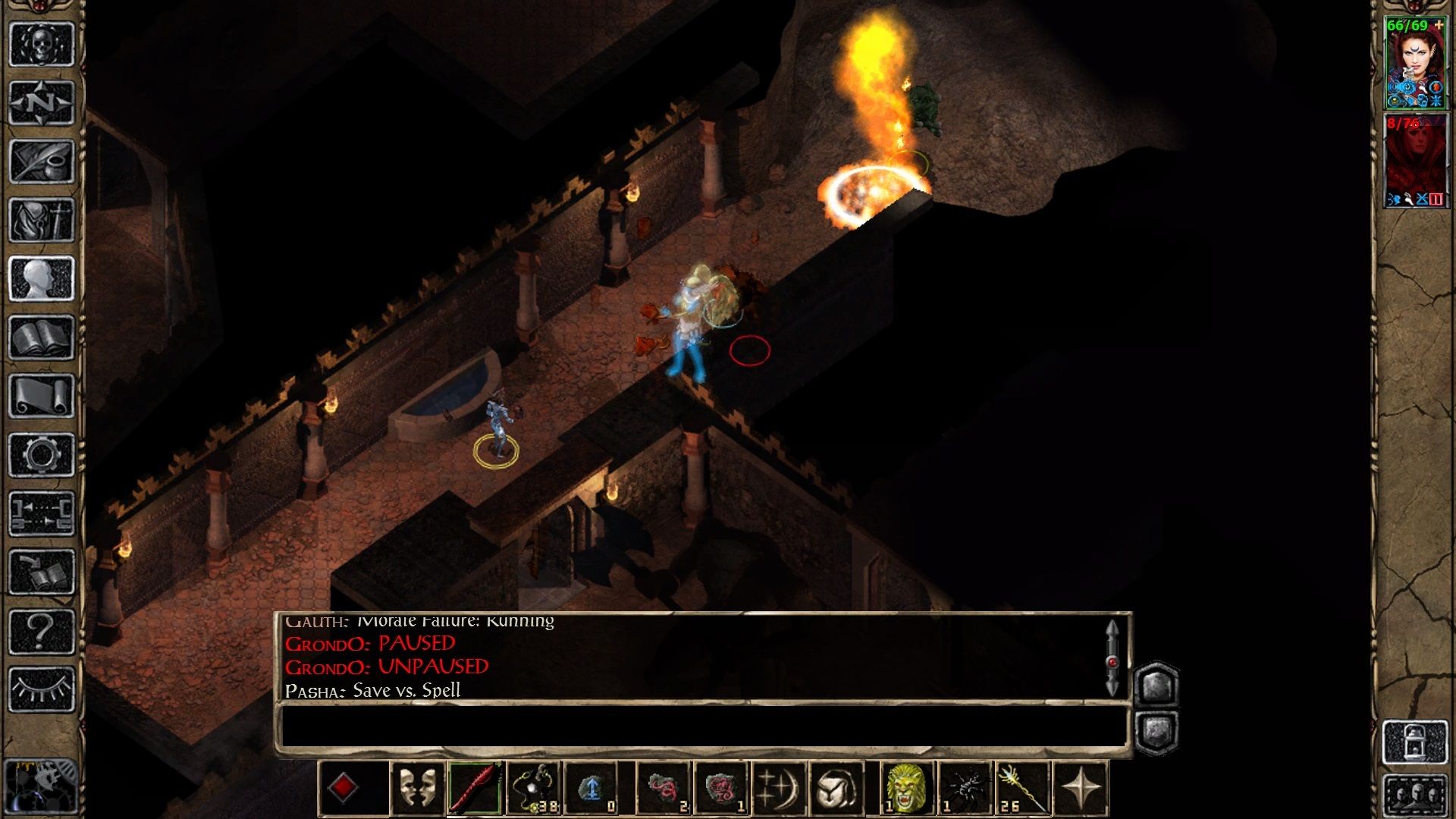Select the first character portrait at 66/69 HP
The height and width of the screenshot is (819, 1456).
tap(1415, 63)
